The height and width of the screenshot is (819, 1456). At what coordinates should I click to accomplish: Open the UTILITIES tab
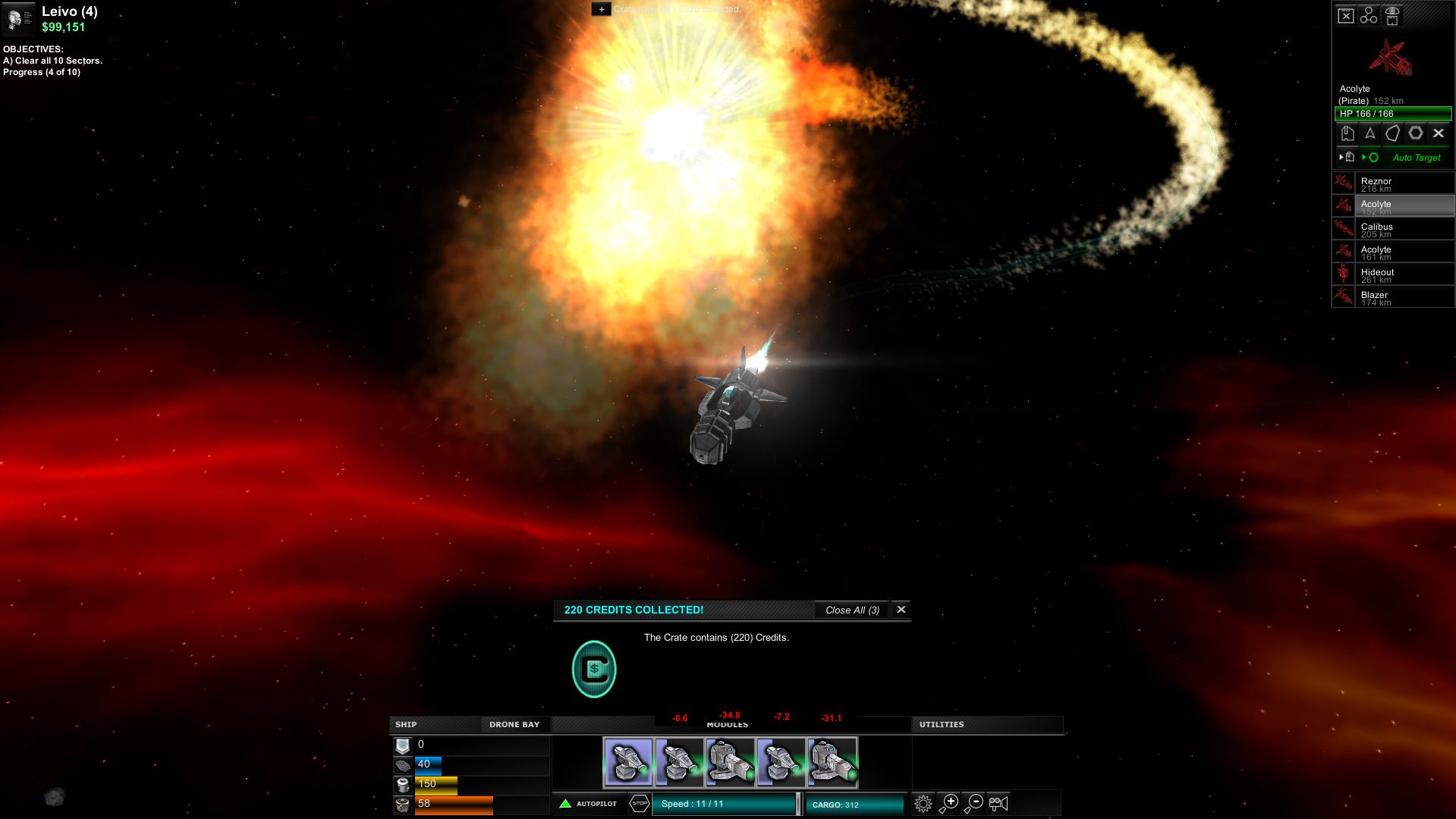pos(942,725)
